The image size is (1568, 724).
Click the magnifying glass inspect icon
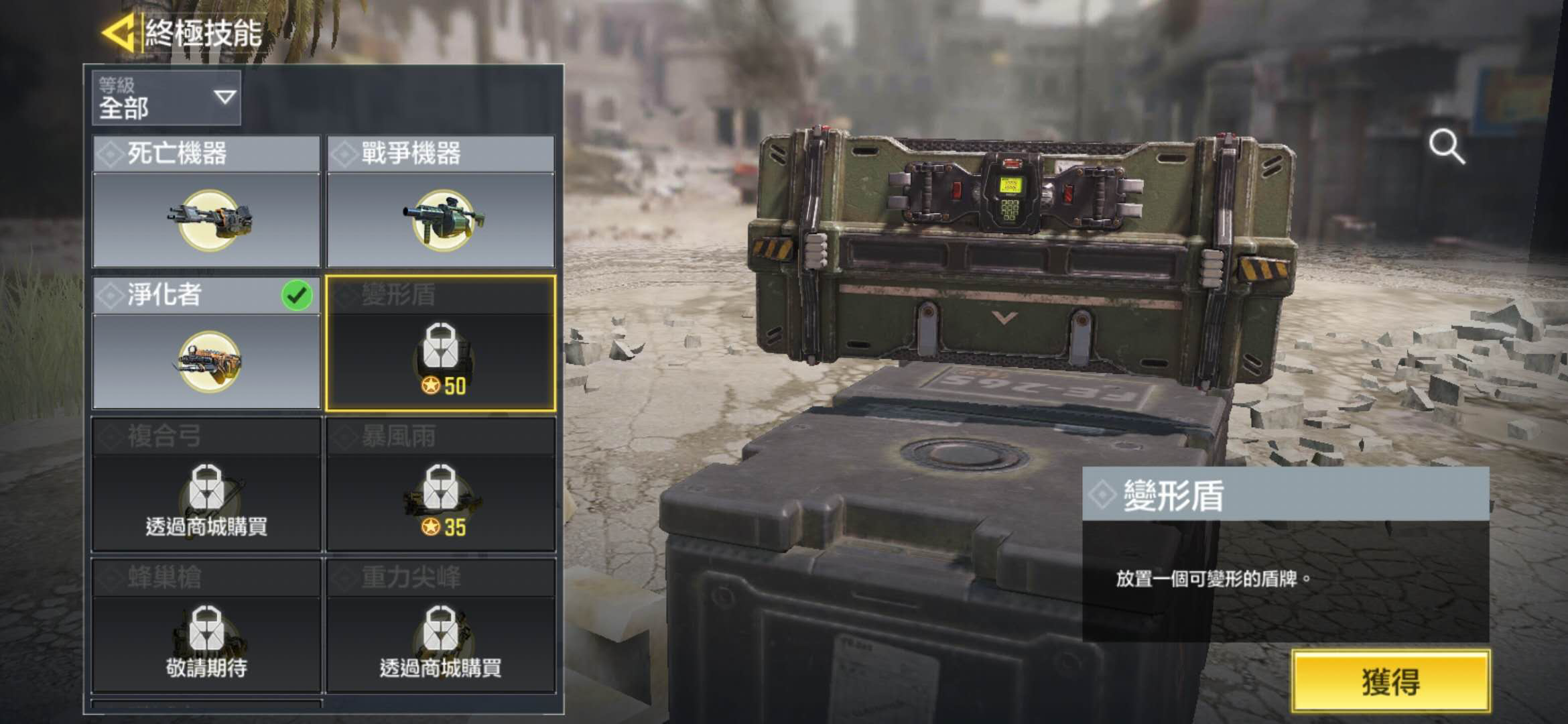coord(1446,146)
